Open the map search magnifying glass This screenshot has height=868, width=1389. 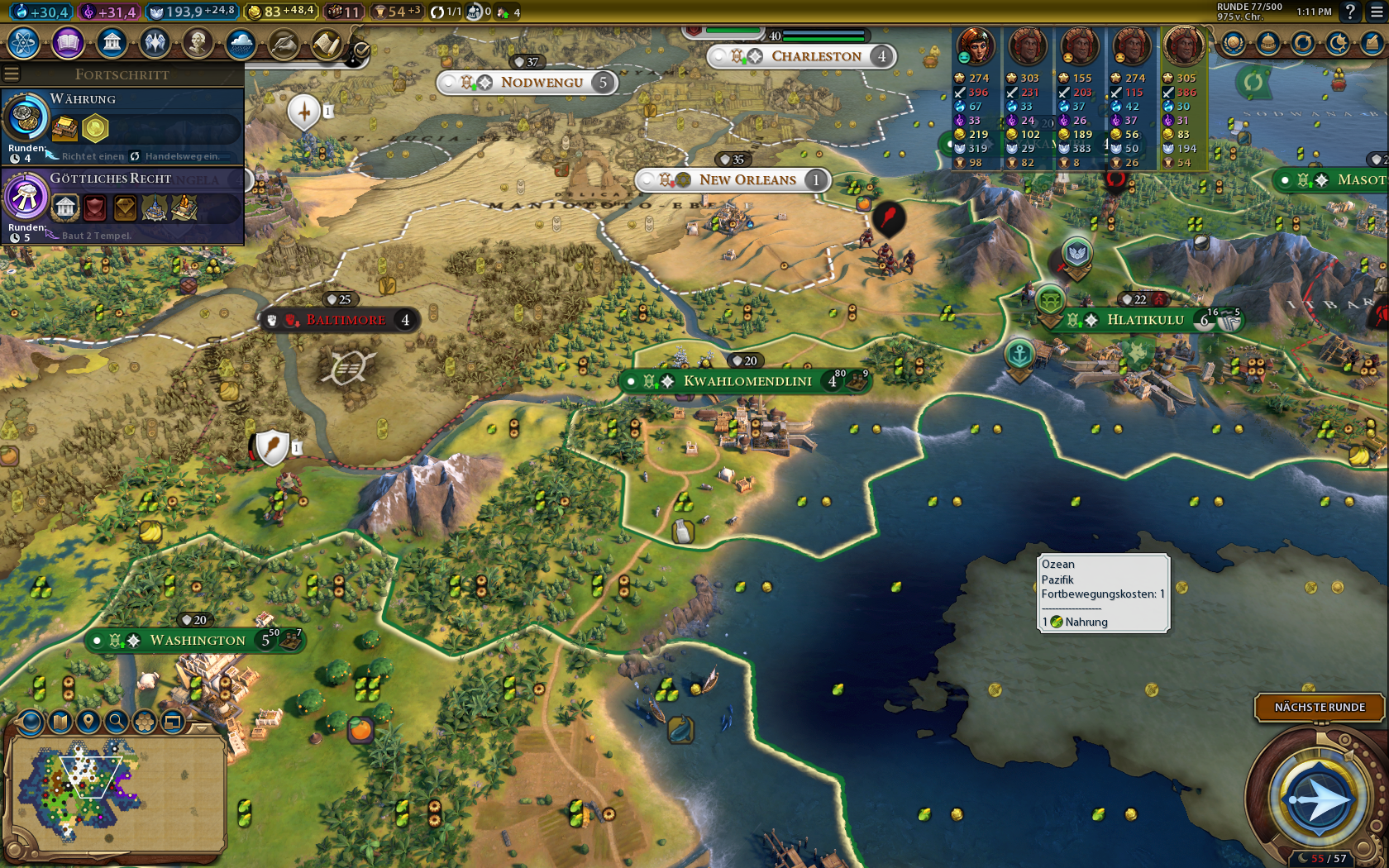(x=117, y=722)
